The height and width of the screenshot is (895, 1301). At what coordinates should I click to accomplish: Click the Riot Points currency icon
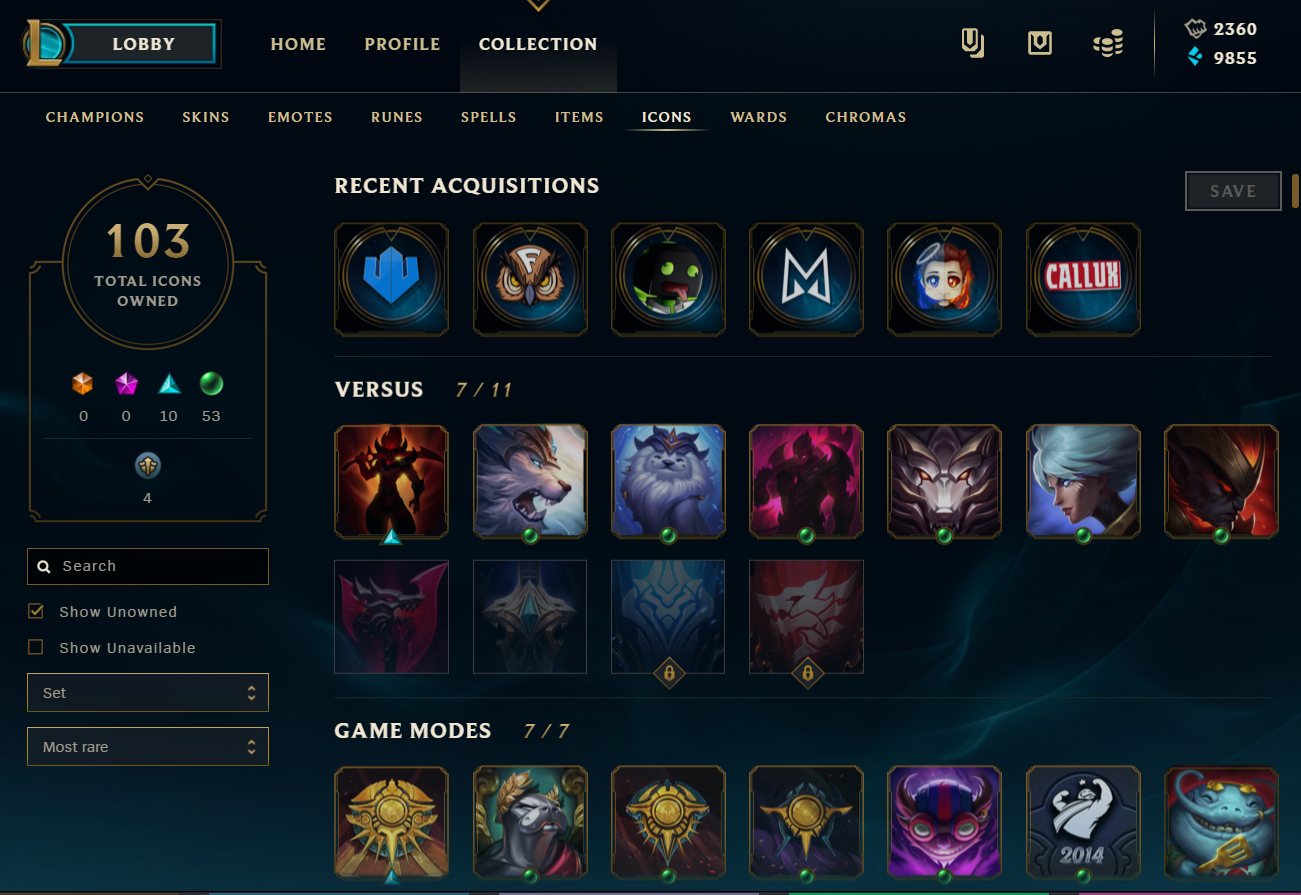tap(1196, 29)
